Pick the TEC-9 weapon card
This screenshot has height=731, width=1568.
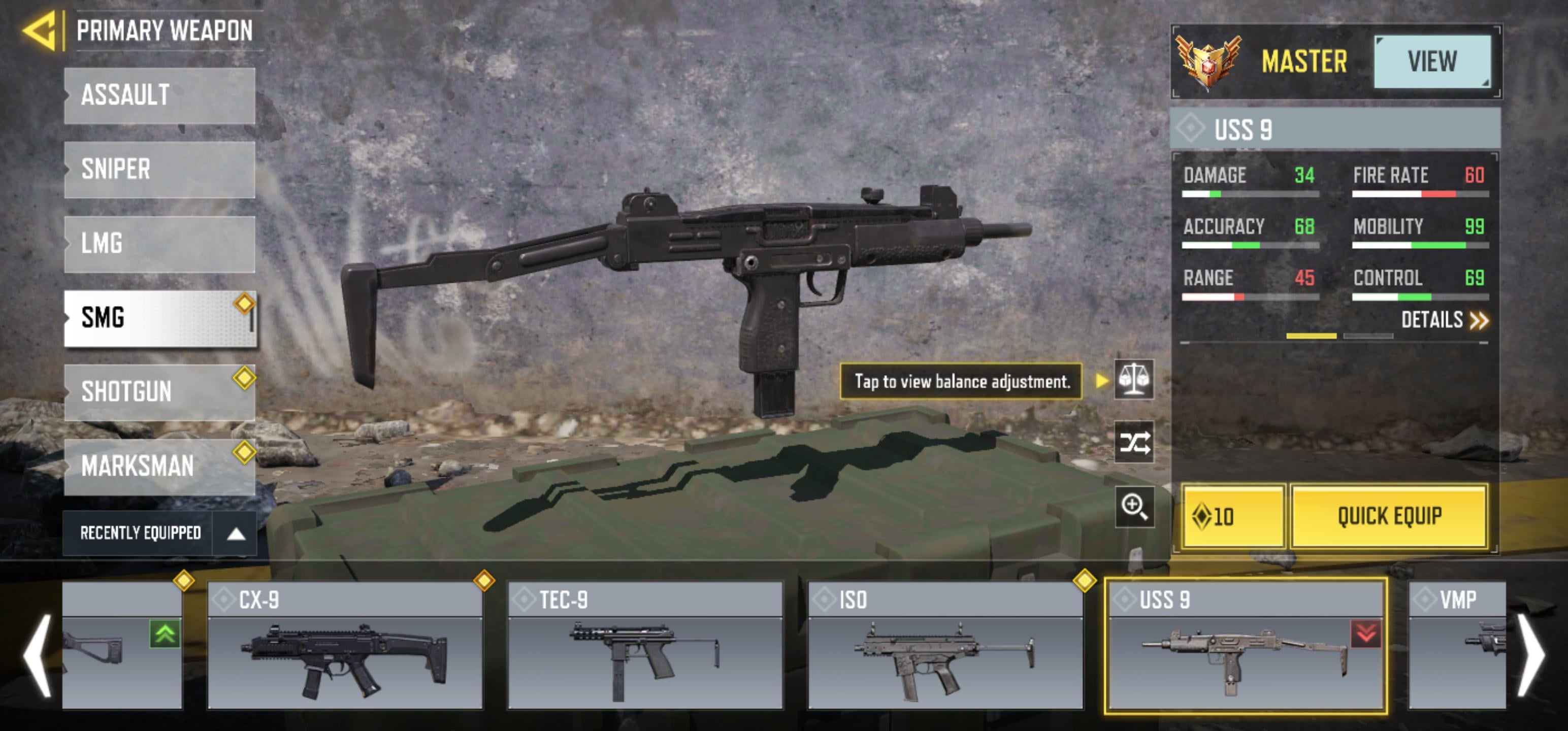pyautogui.click(x=644, y=646)
